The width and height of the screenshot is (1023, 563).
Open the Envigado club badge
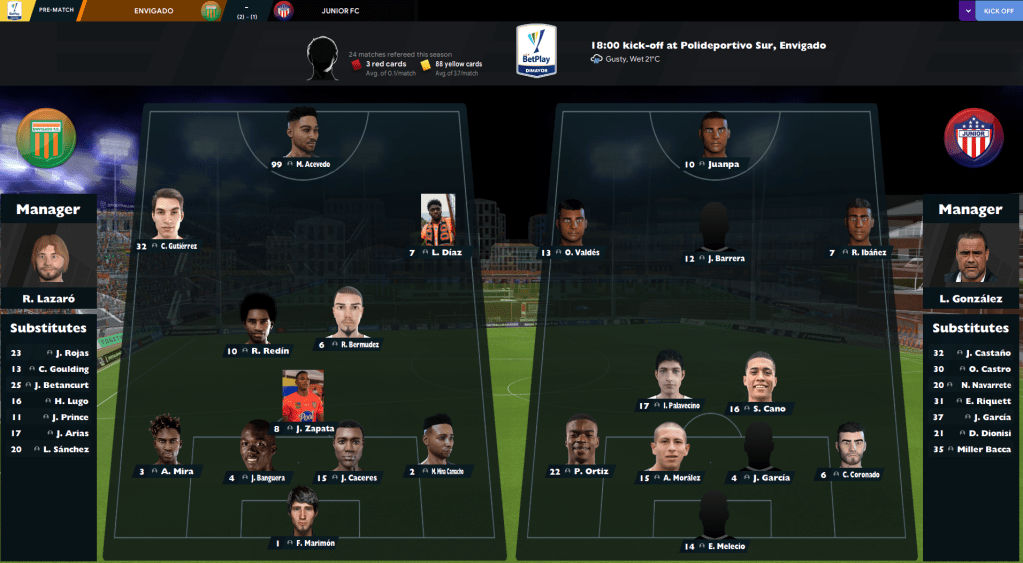point(46,138)
